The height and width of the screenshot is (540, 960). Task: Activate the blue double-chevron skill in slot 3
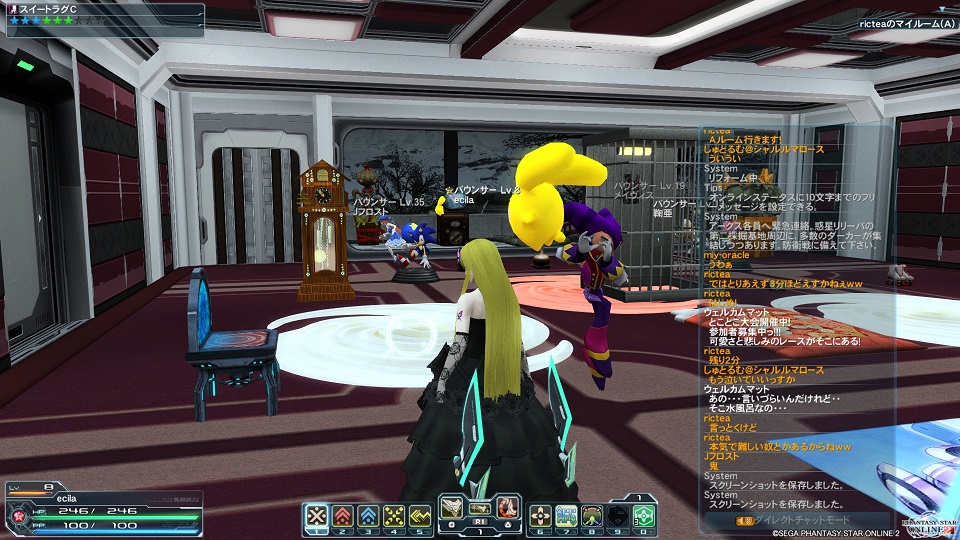click(368, 516)
